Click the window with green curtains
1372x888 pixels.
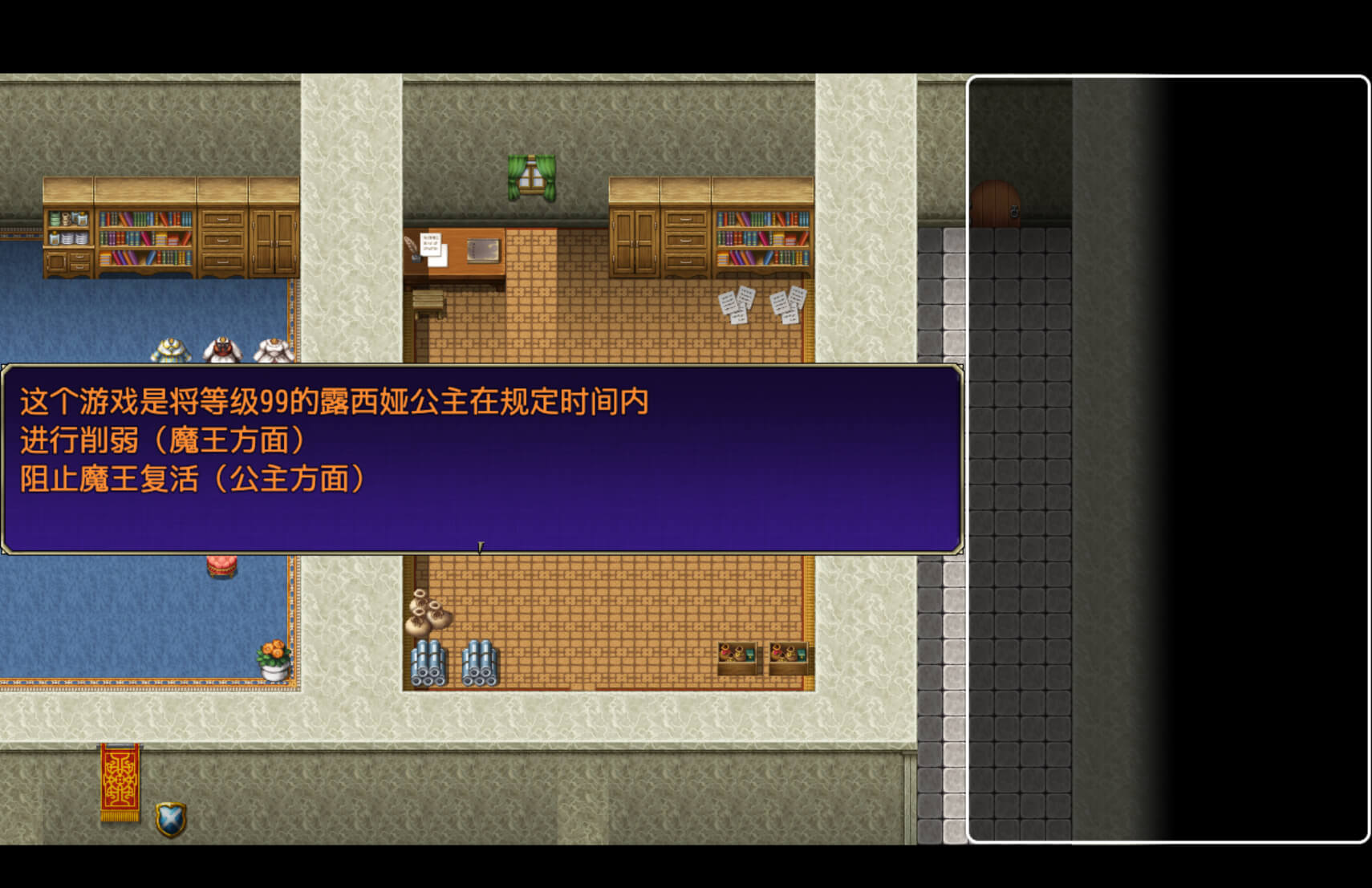pos(532,175)
